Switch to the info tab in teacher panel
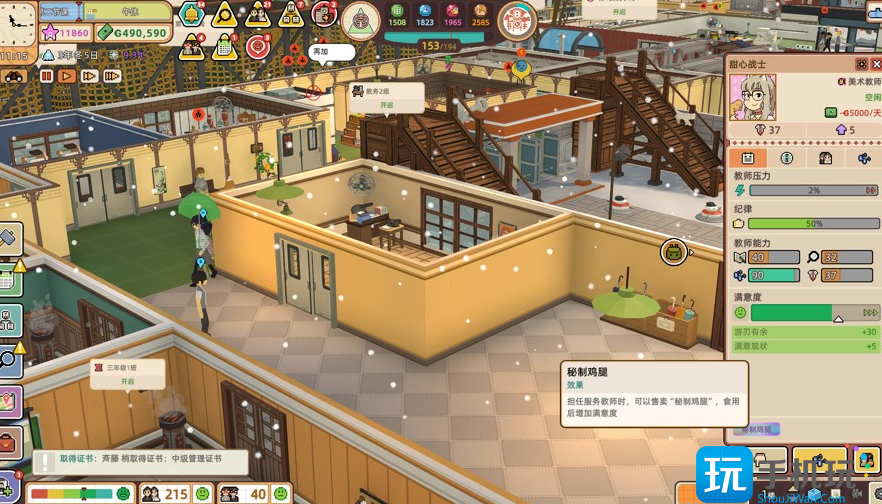 (787, 158)
